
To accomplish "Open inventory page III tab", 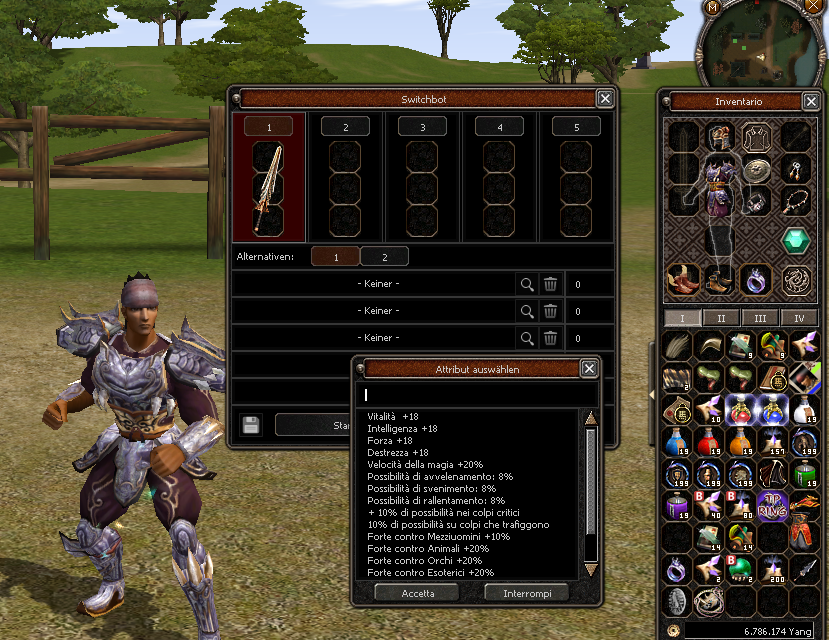I will pyautogui.click(x=760, y=318).
